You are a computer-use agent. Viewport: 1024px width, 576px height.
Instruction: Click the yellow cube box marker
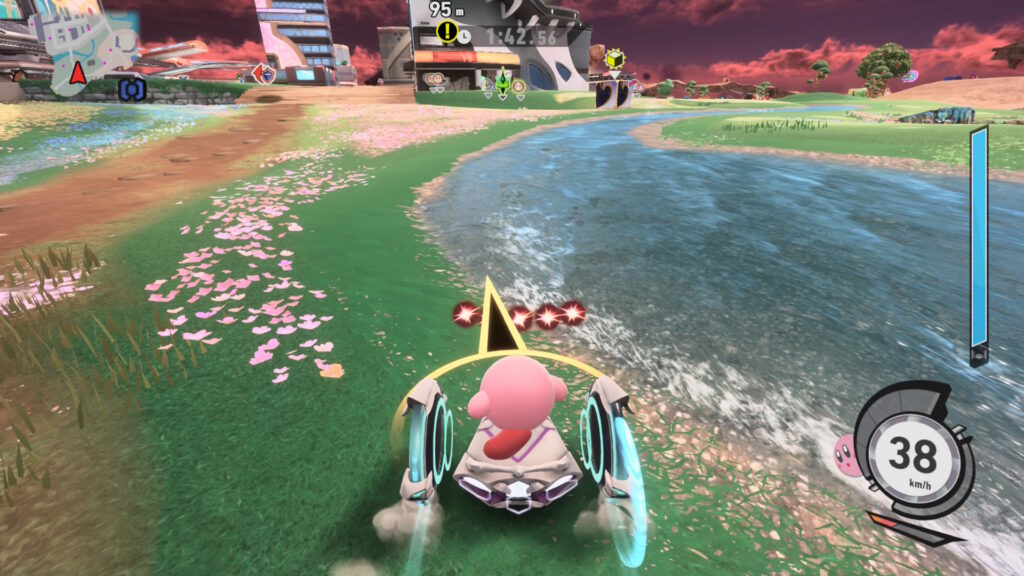click(x=615, y=58)
